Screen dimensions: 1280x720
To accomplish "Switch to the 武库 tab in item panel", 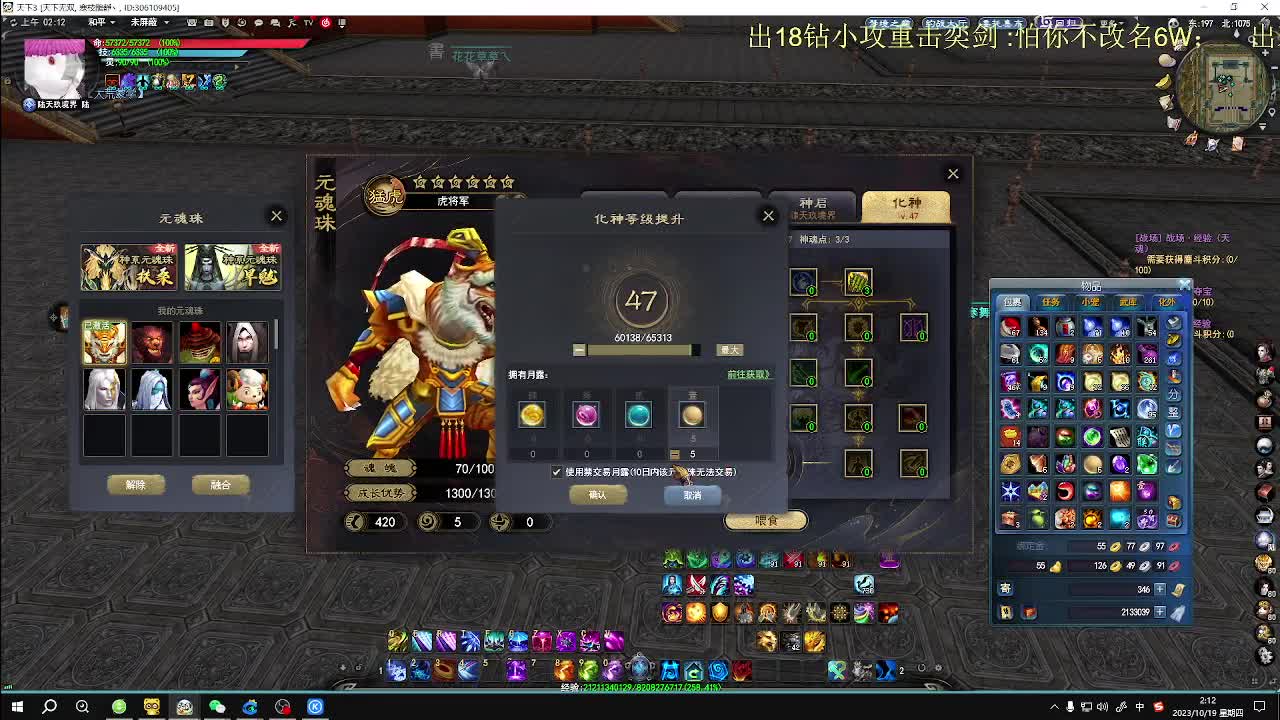I will point(1128,301).
